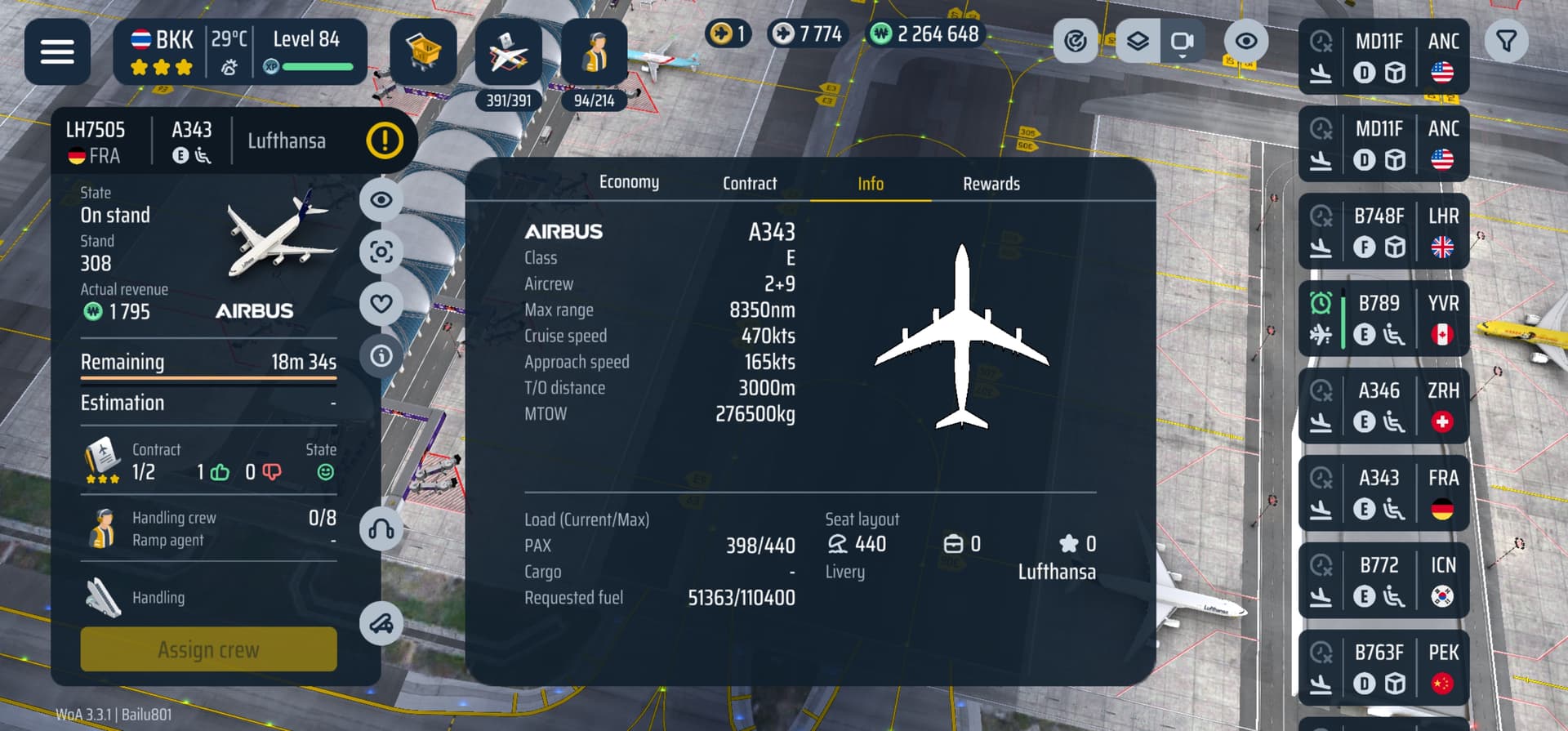Open the flight list filter

(x=1507, y=41)
